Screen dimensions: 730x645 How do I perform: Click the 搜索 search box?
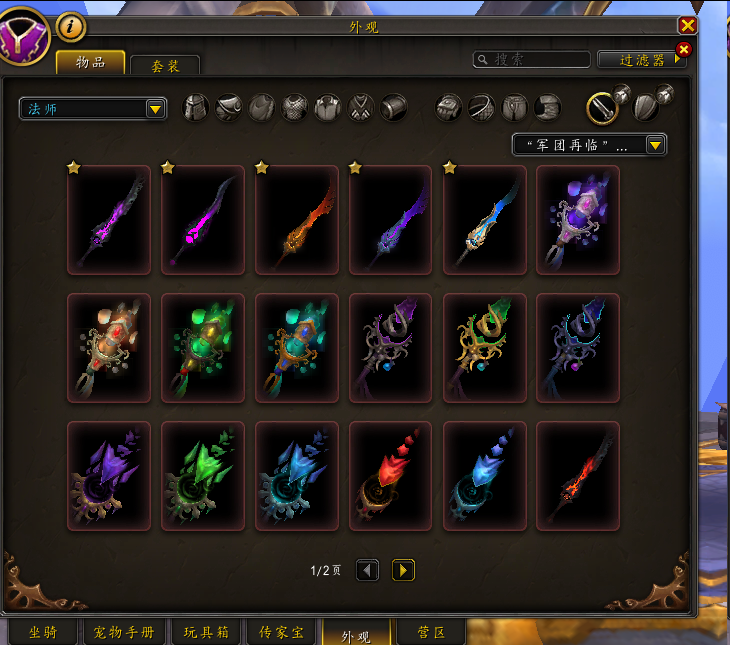coord(531,60)
